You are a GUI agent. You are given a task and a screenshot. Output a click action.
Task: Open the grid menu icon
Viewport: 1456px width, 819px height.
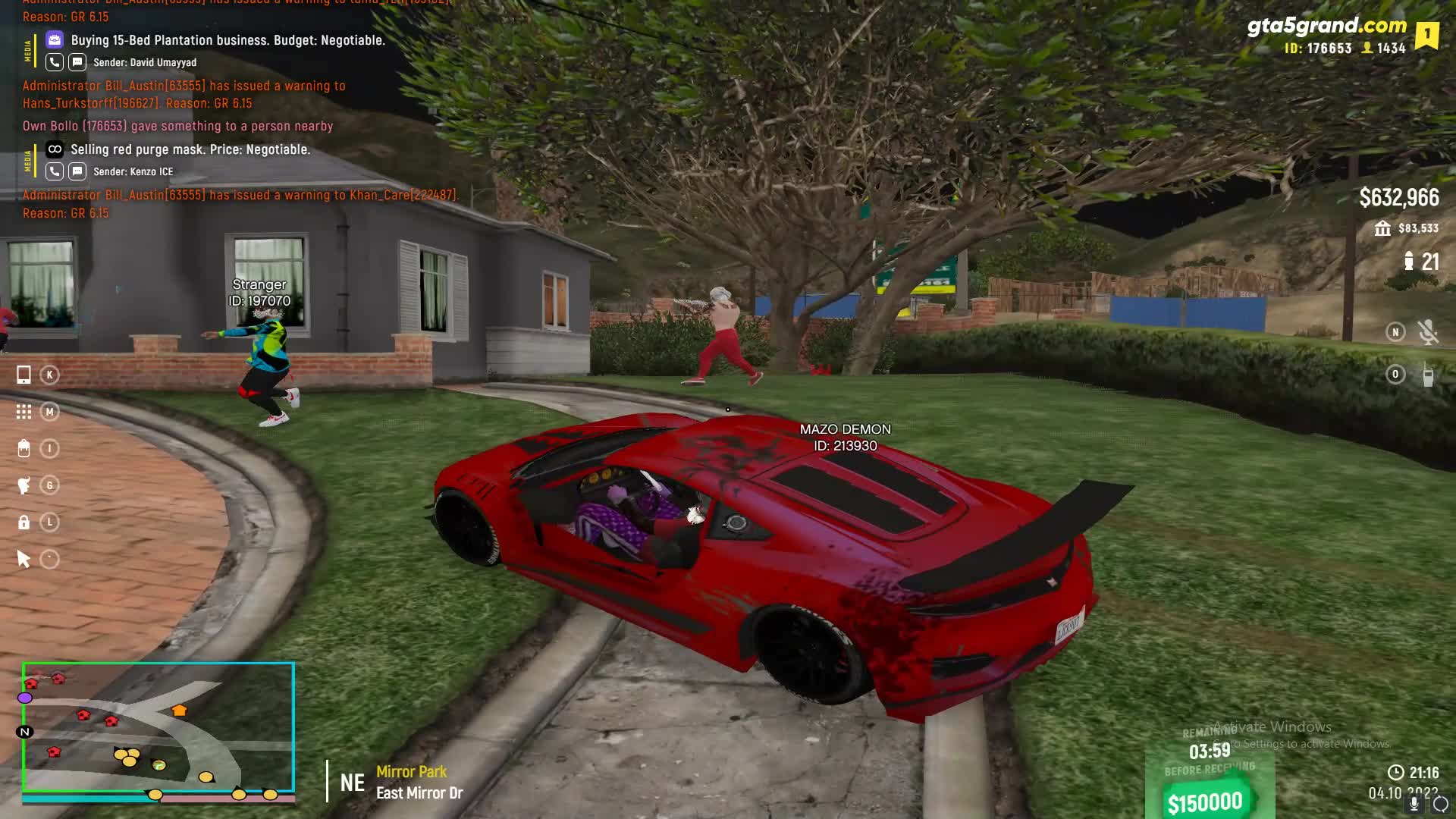click(x=24, y=412)
